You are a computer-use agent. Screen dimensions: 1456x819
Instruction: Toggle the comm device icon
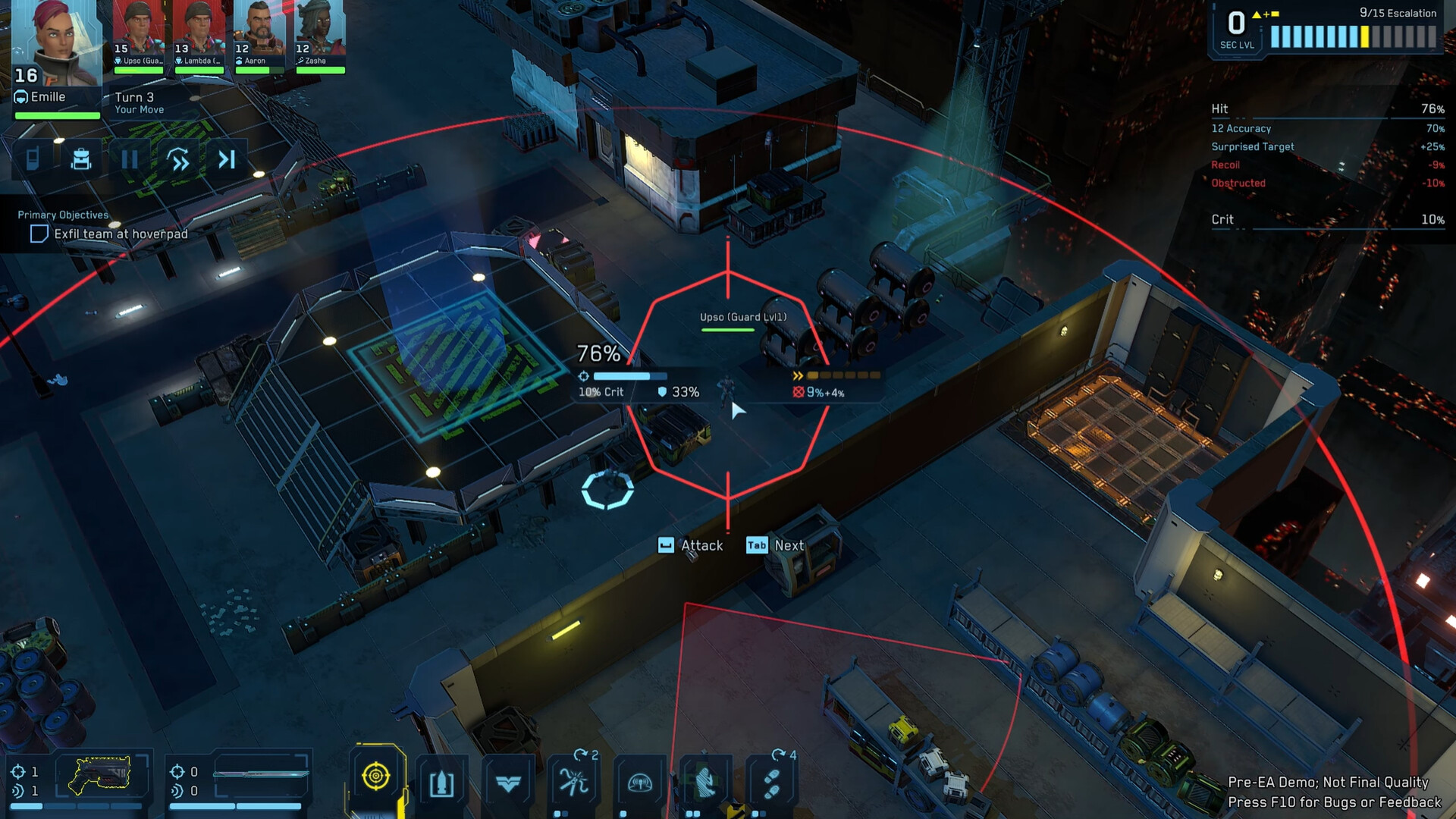point(32,159)
